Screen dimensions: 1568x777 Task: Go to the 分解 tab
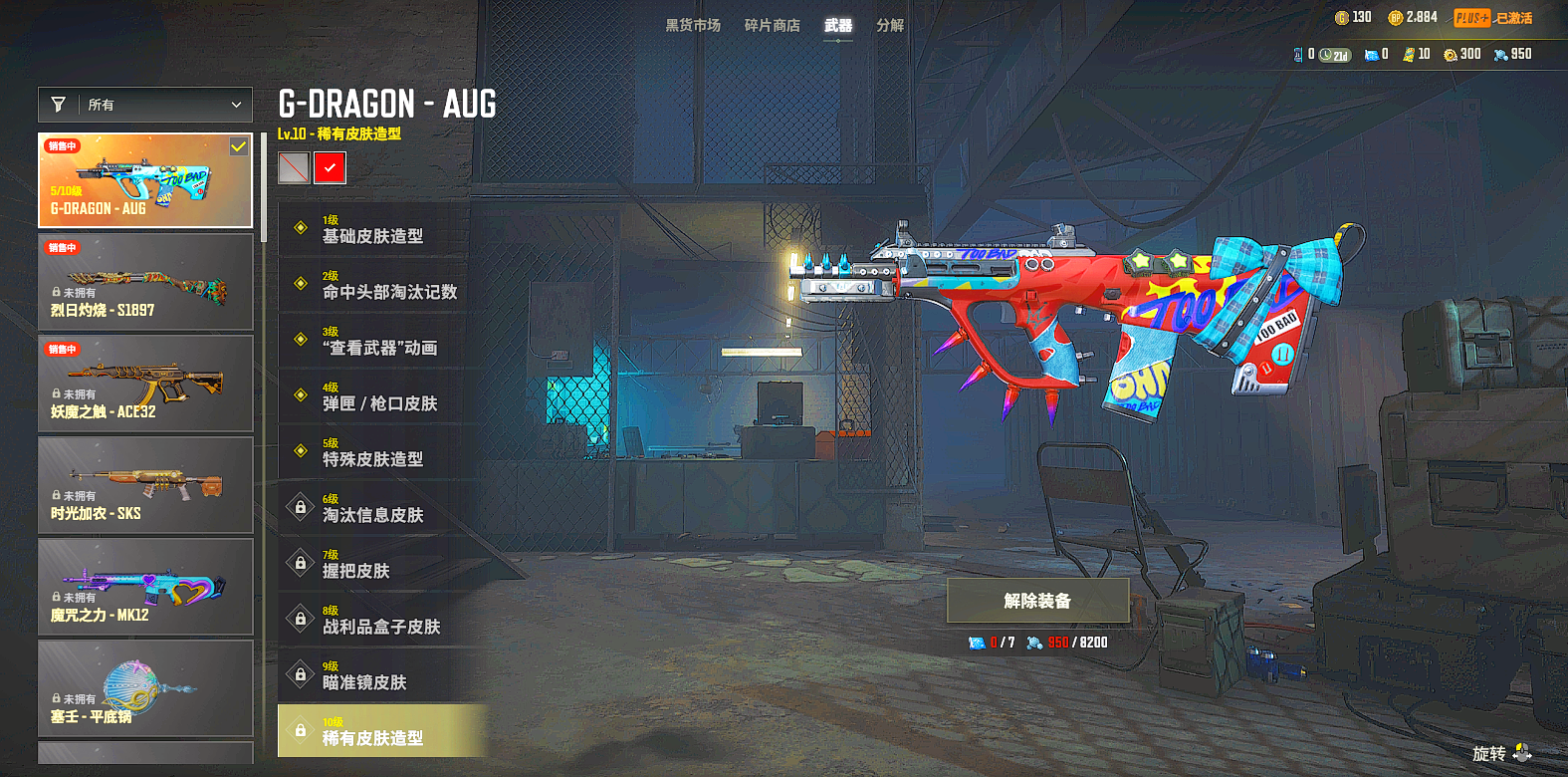pos(890,25)
